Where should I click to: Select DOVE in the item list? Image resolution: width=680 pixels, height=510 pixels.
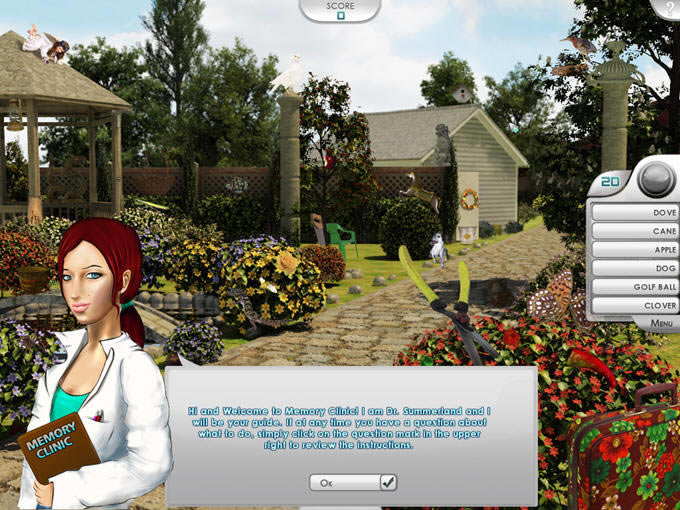click(x=635, y=212)
